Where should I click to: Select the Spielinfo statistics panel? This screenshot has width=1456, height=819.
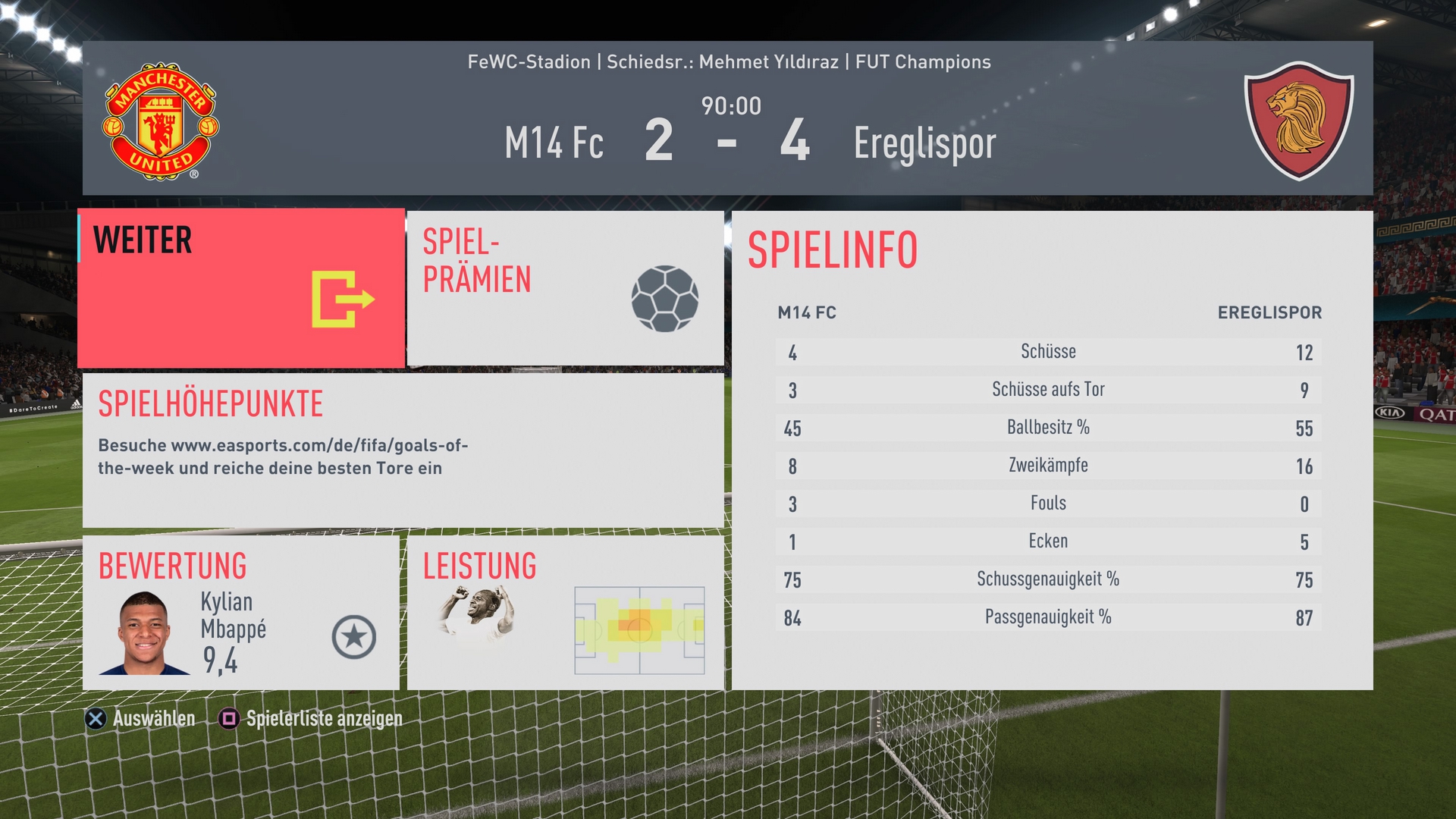pos(1052,450)
